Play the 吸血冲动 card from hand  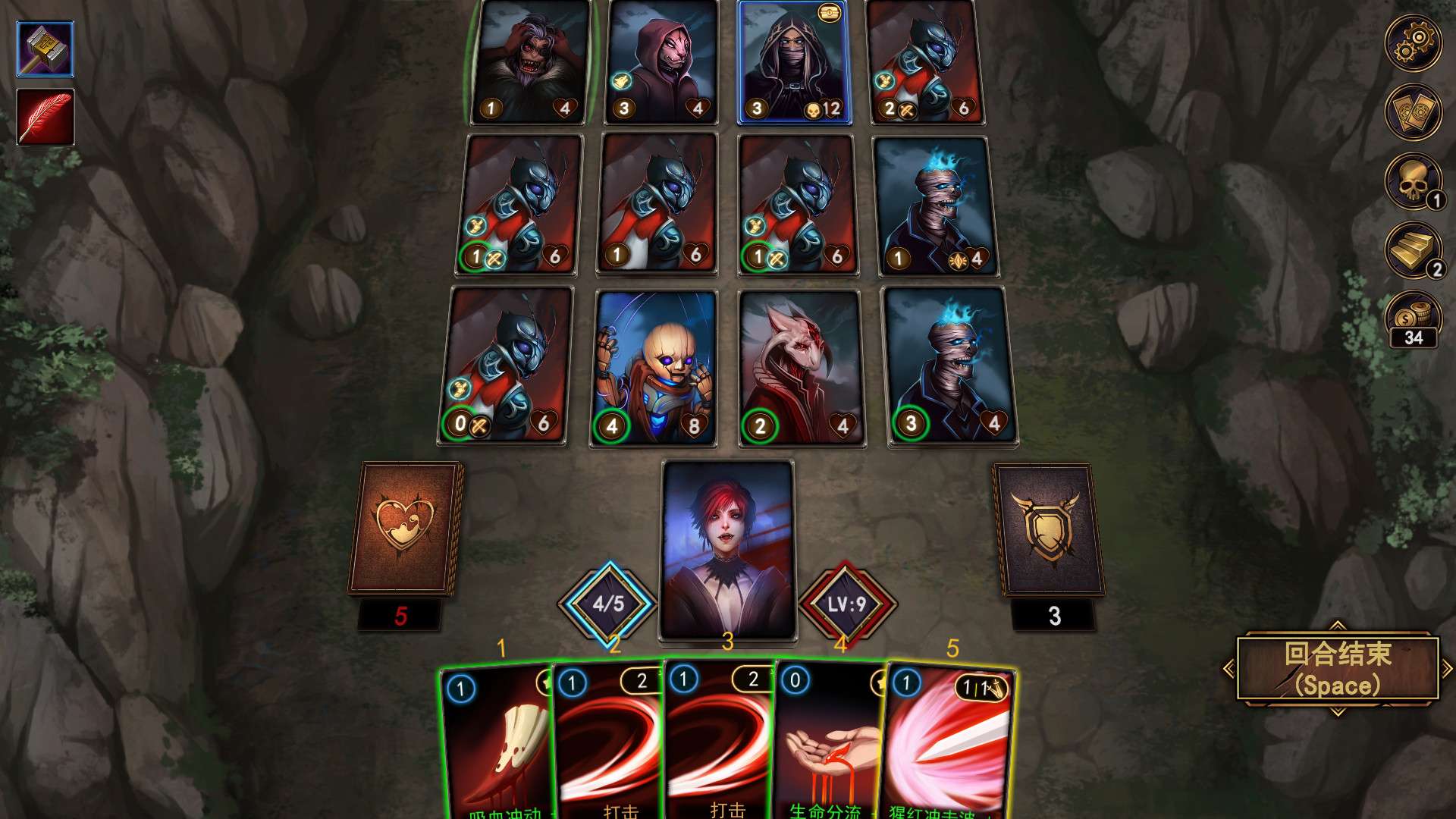click(x=497, y=743)
